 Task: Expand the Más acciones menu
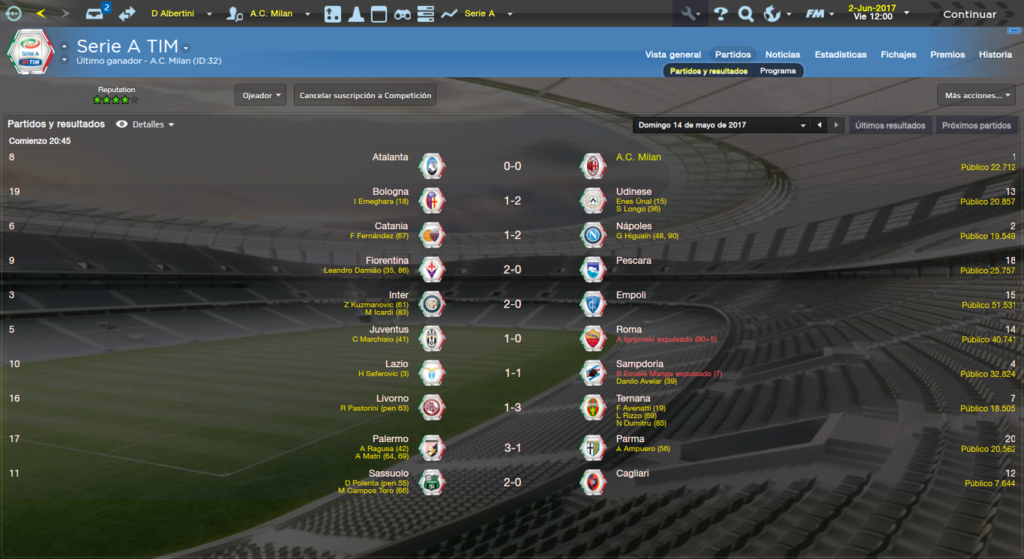click(976, 95)
